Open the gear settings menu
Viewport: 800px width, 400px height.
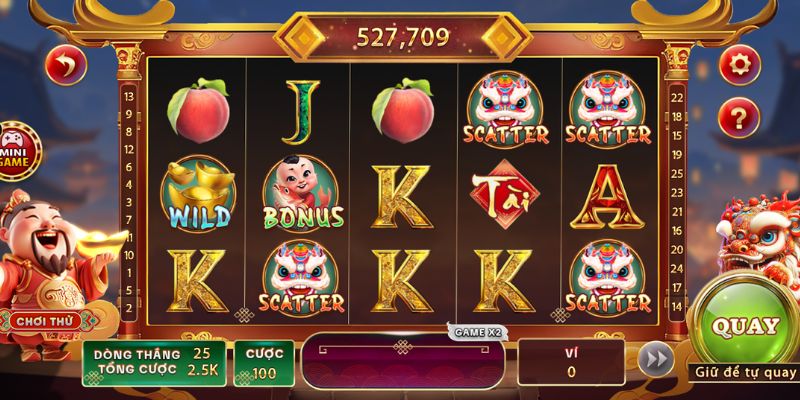[739, 66]
